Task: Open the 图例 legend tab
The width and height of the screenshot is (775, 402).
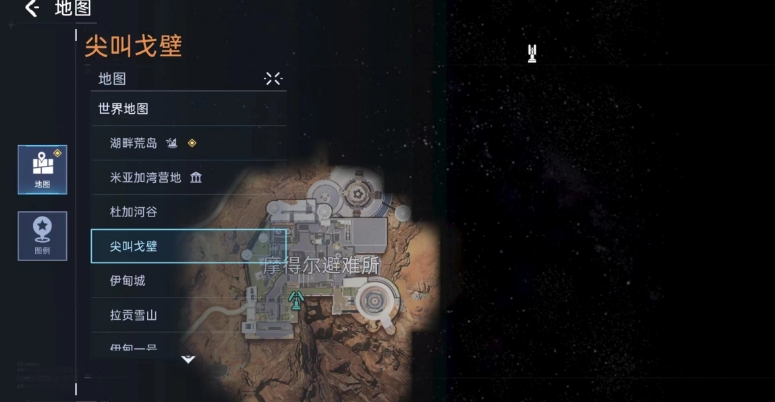Action: pyautogui.click(x=42, y=236)
